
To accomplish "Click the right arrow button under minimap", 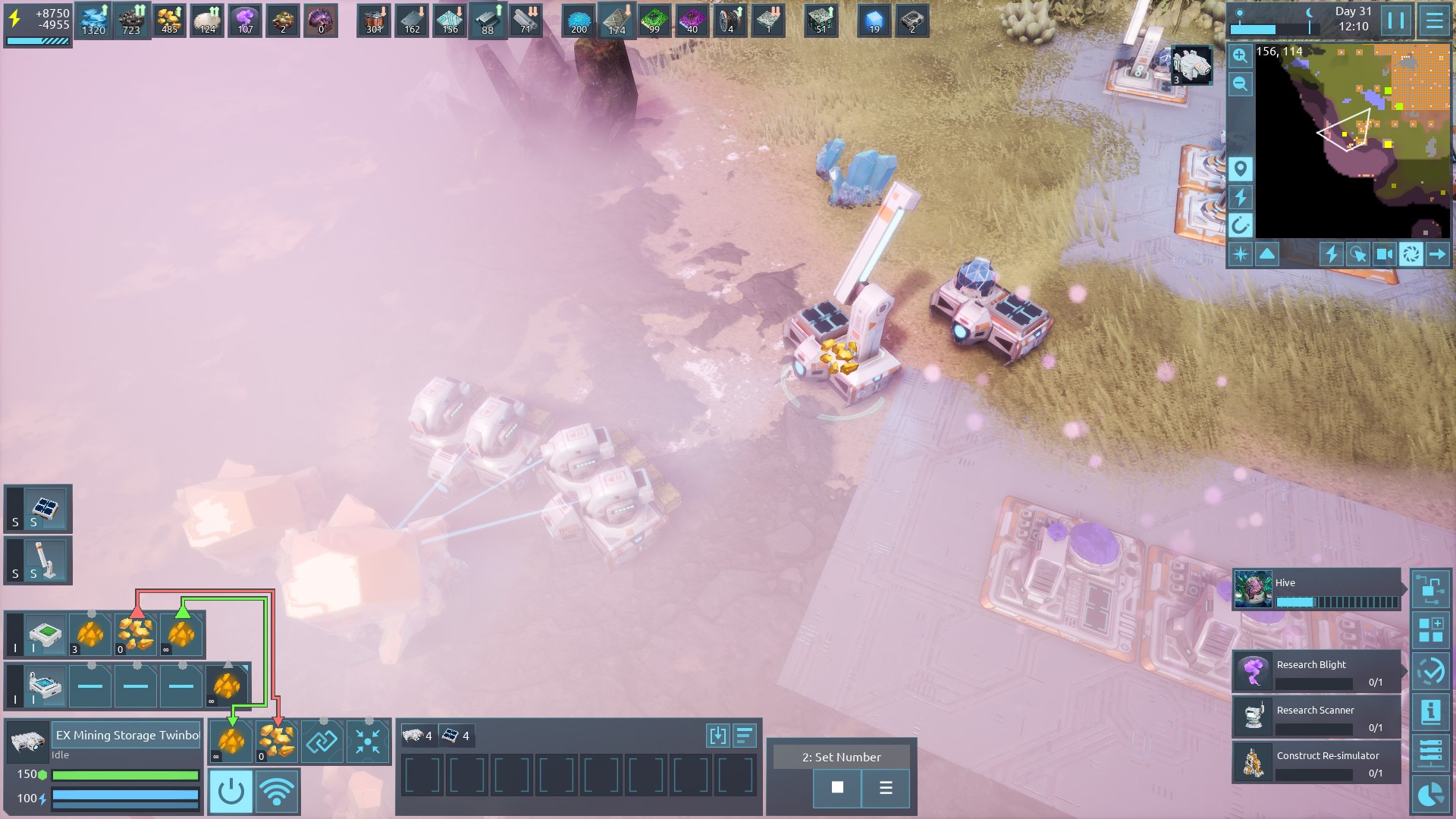I will [x=1437, y=254].
